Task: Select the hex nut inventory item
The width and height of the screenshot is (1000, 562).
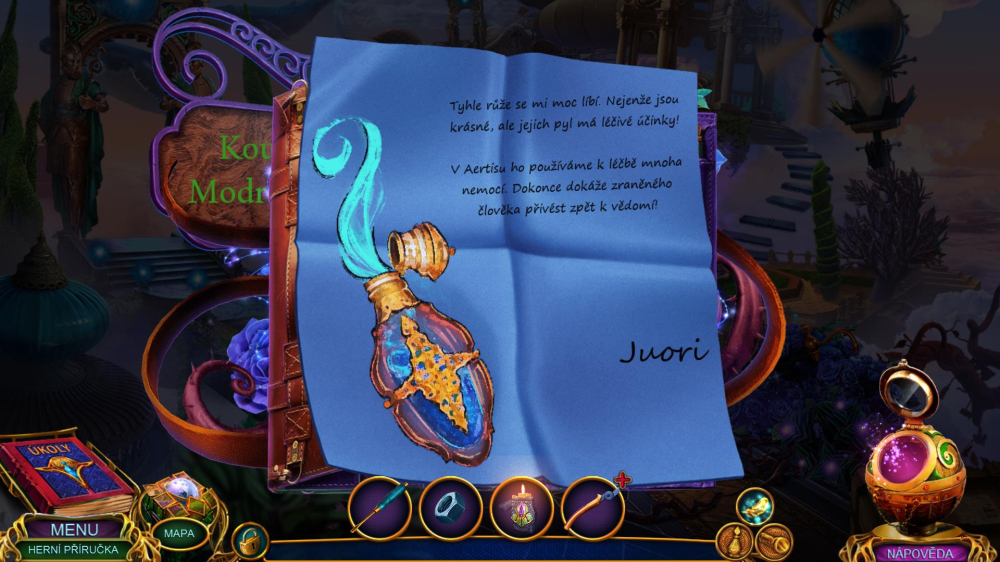Action: click(x=450, y=508)
